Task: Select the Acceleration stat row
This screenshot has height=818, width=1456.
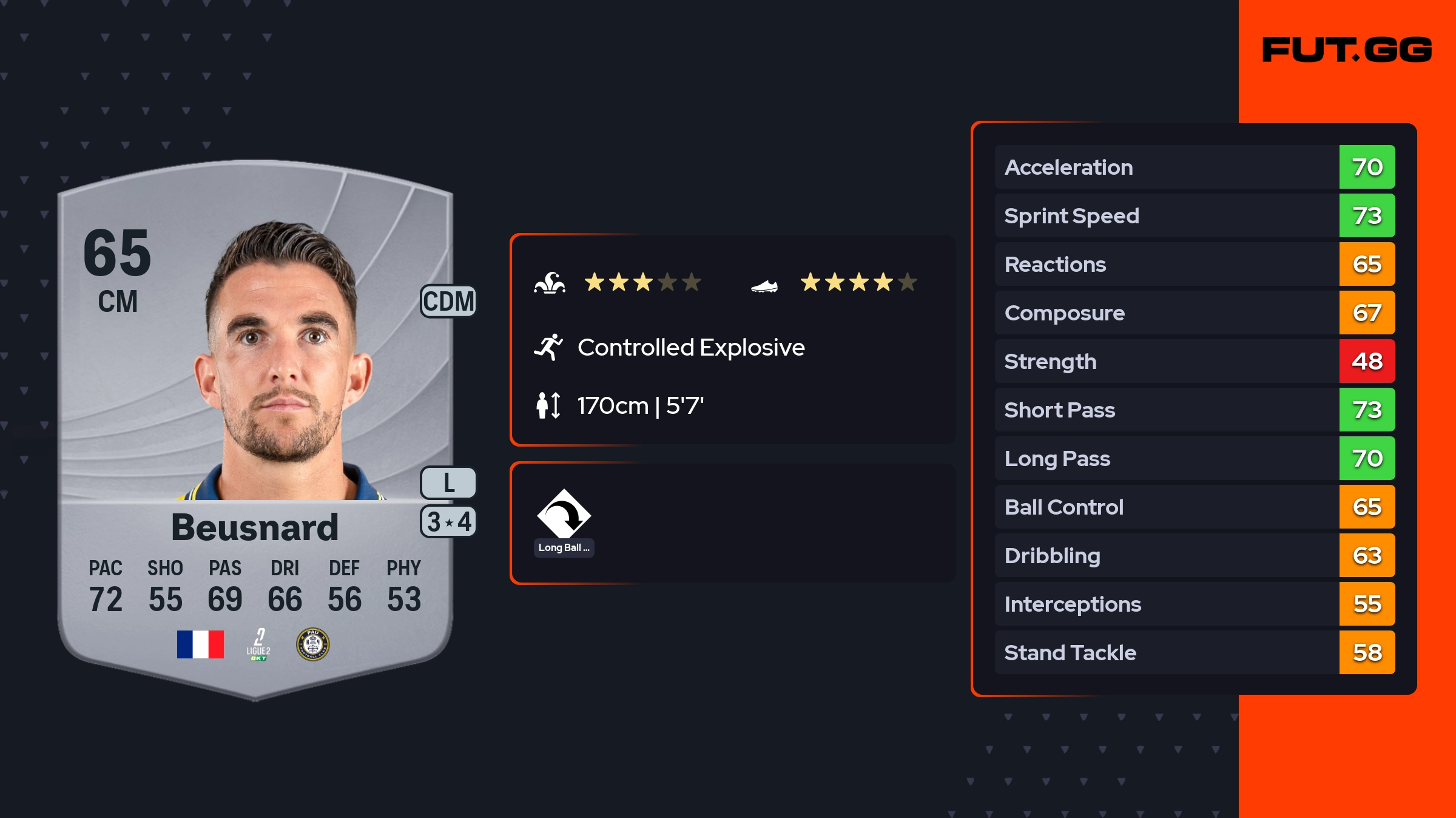Action: pyautogui.click(x=1194, y=167)
